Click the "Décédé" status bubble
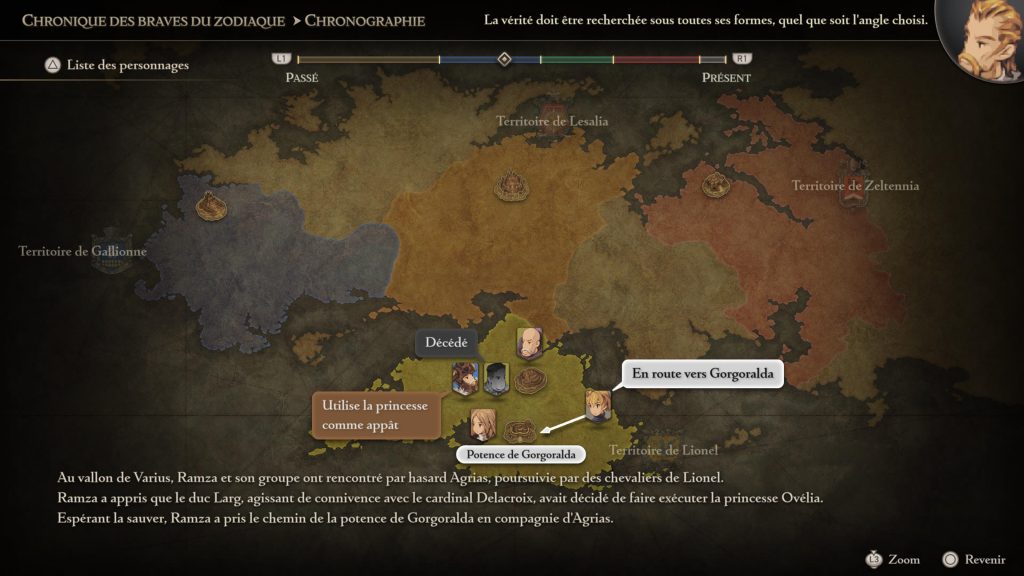The image size is (1024, 576). [446, 342]
